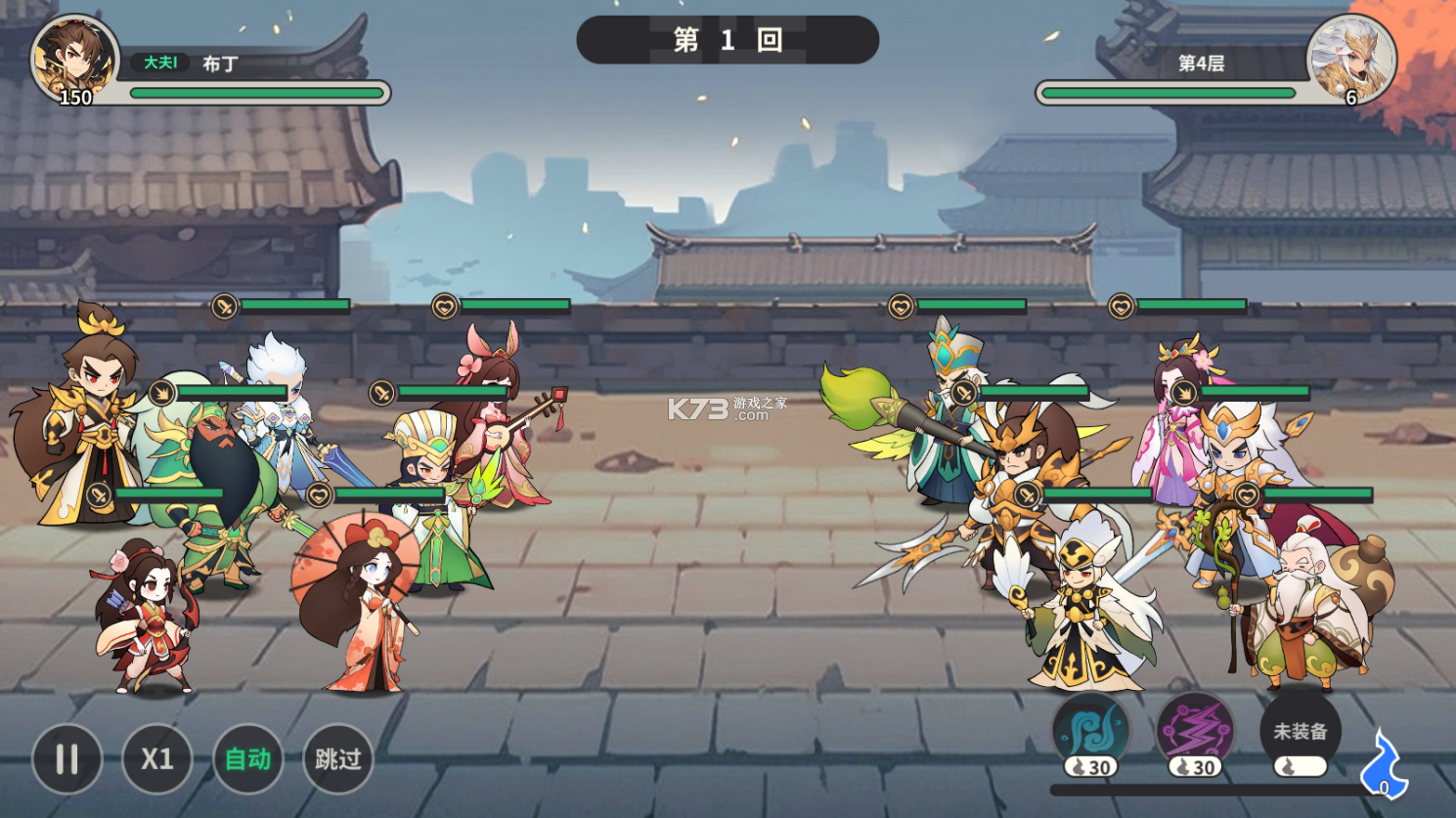Viewport: 1456px width, 818px height.
Task: Cast the purple lightning skill
Action: (1195, 731)
